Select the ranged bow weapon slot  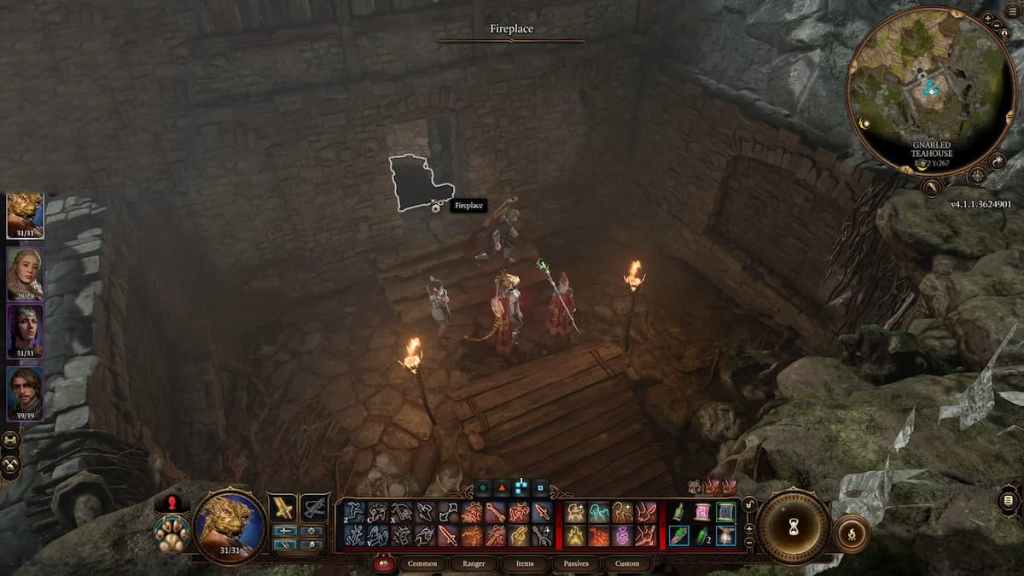coord(314,509)
